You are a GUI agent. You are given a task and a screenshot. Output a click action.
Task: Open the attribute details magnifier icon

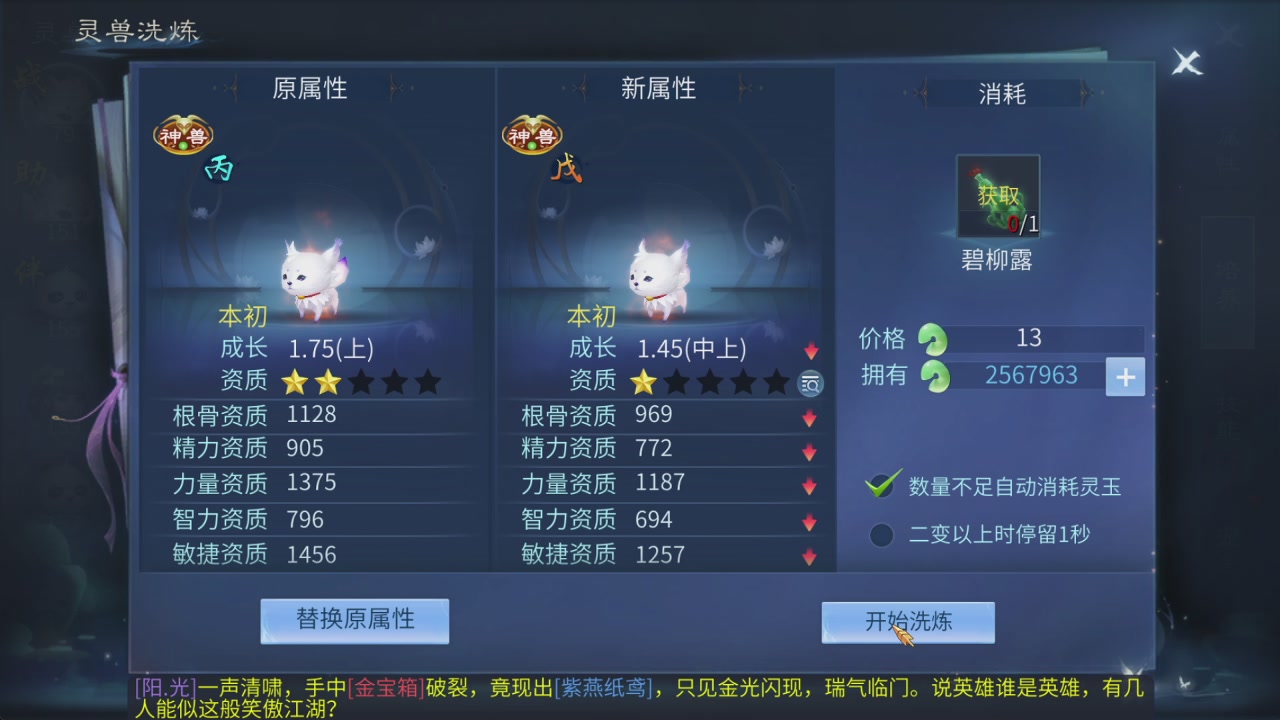coord(810,384)
